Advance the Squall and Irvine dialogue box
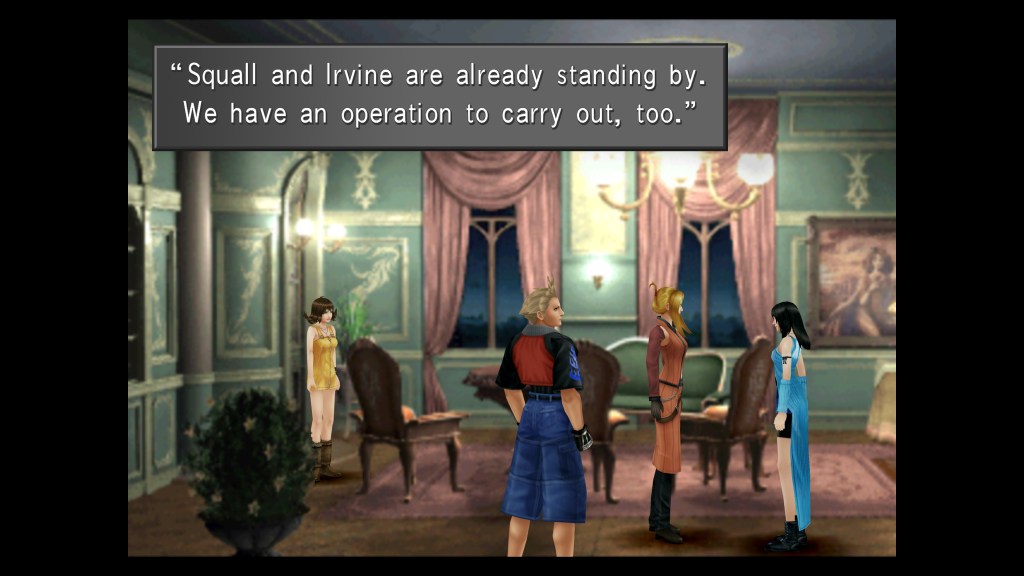 (440, 97)
